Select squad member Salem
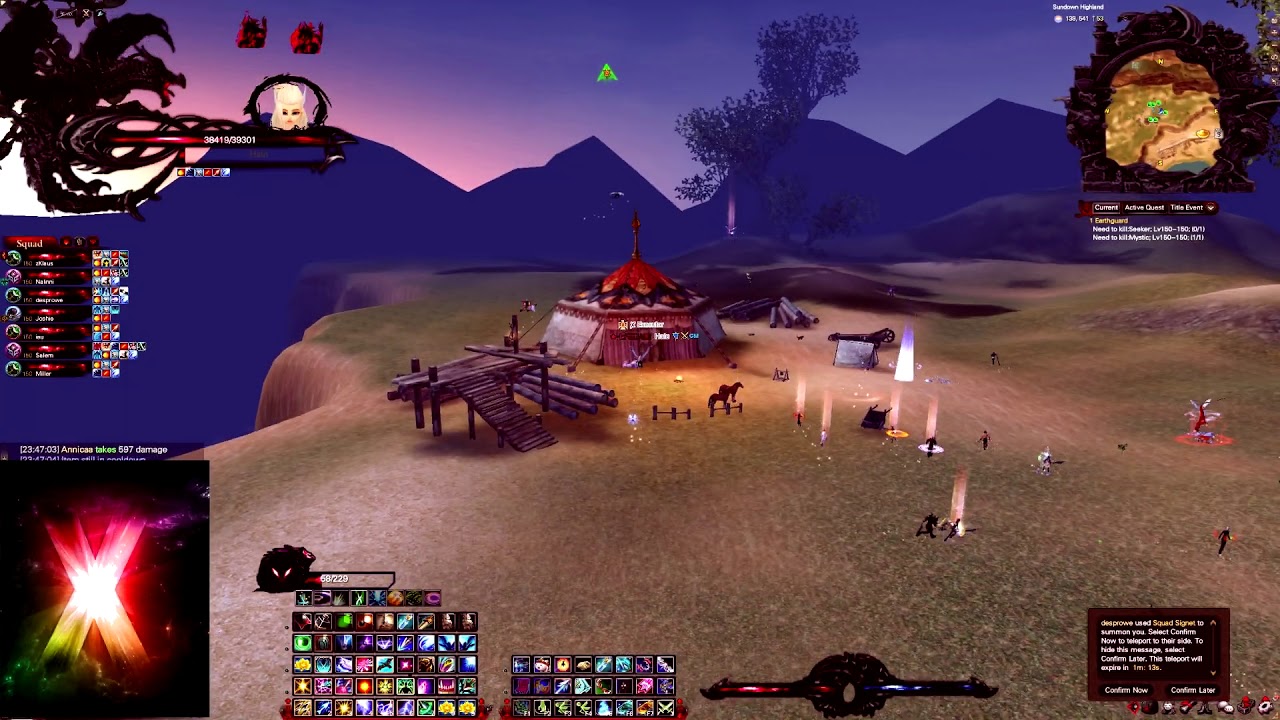1280x720 pixels. pos(45,355)
